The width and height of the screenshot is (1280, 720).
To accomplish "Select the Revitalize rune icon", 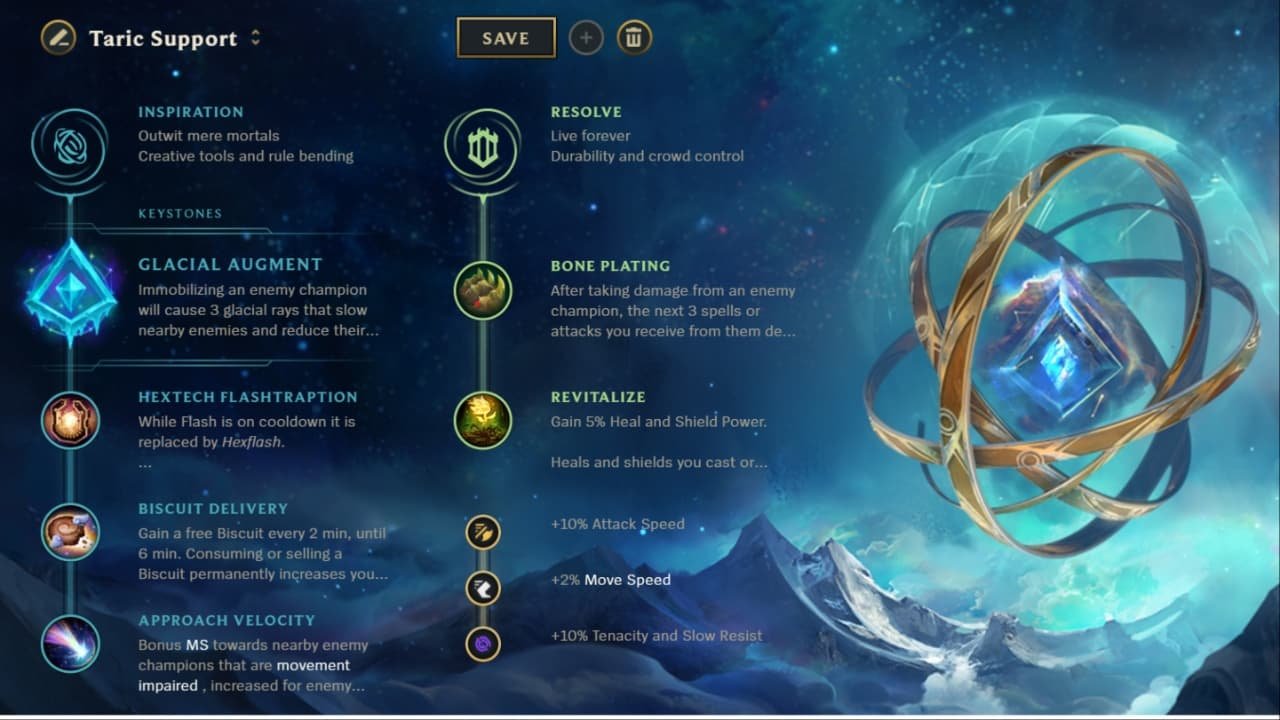I will [483, 421].
